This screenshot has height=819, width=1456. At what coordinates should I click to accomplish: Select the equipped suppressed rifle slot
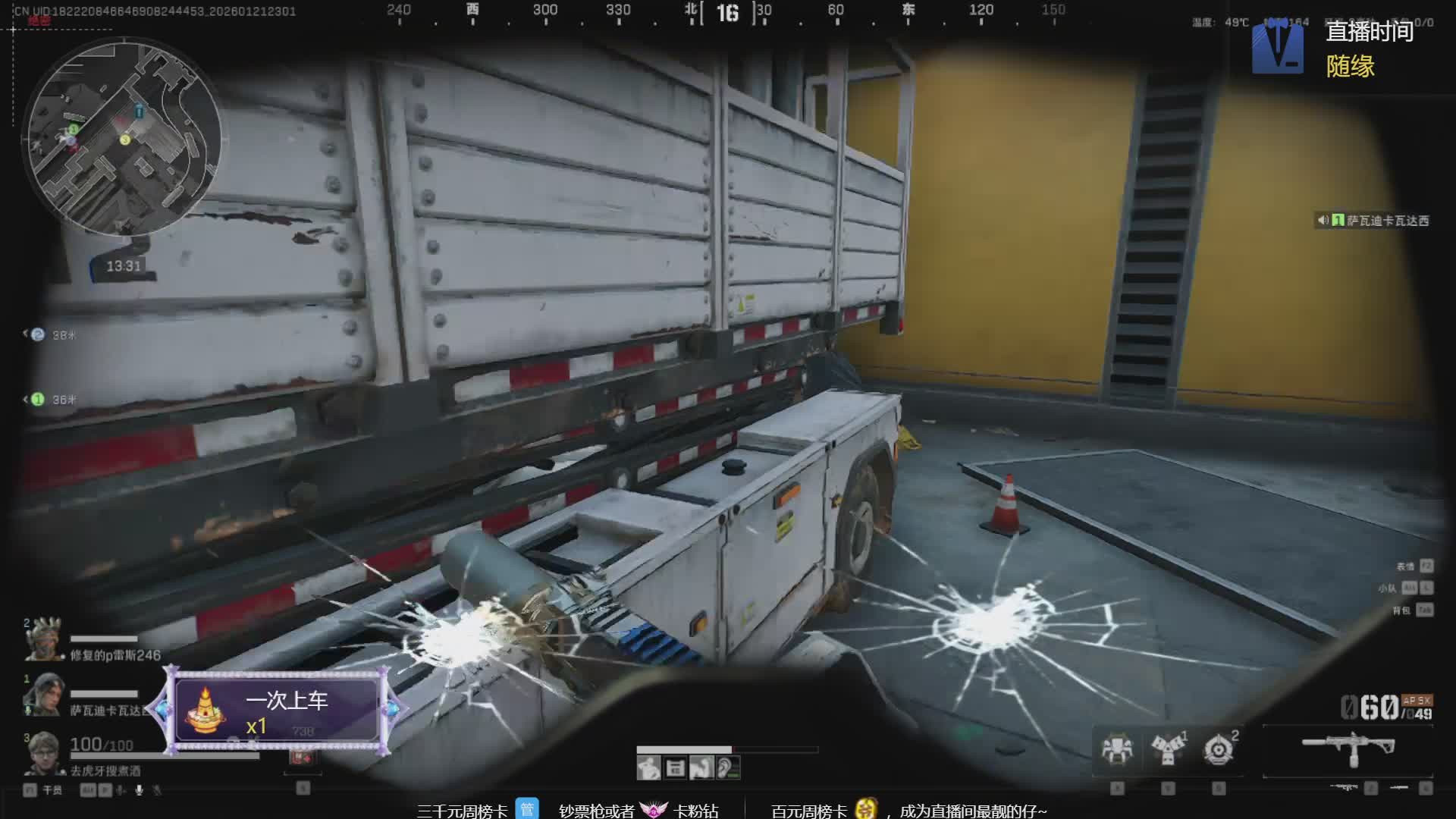(1348, 749)
